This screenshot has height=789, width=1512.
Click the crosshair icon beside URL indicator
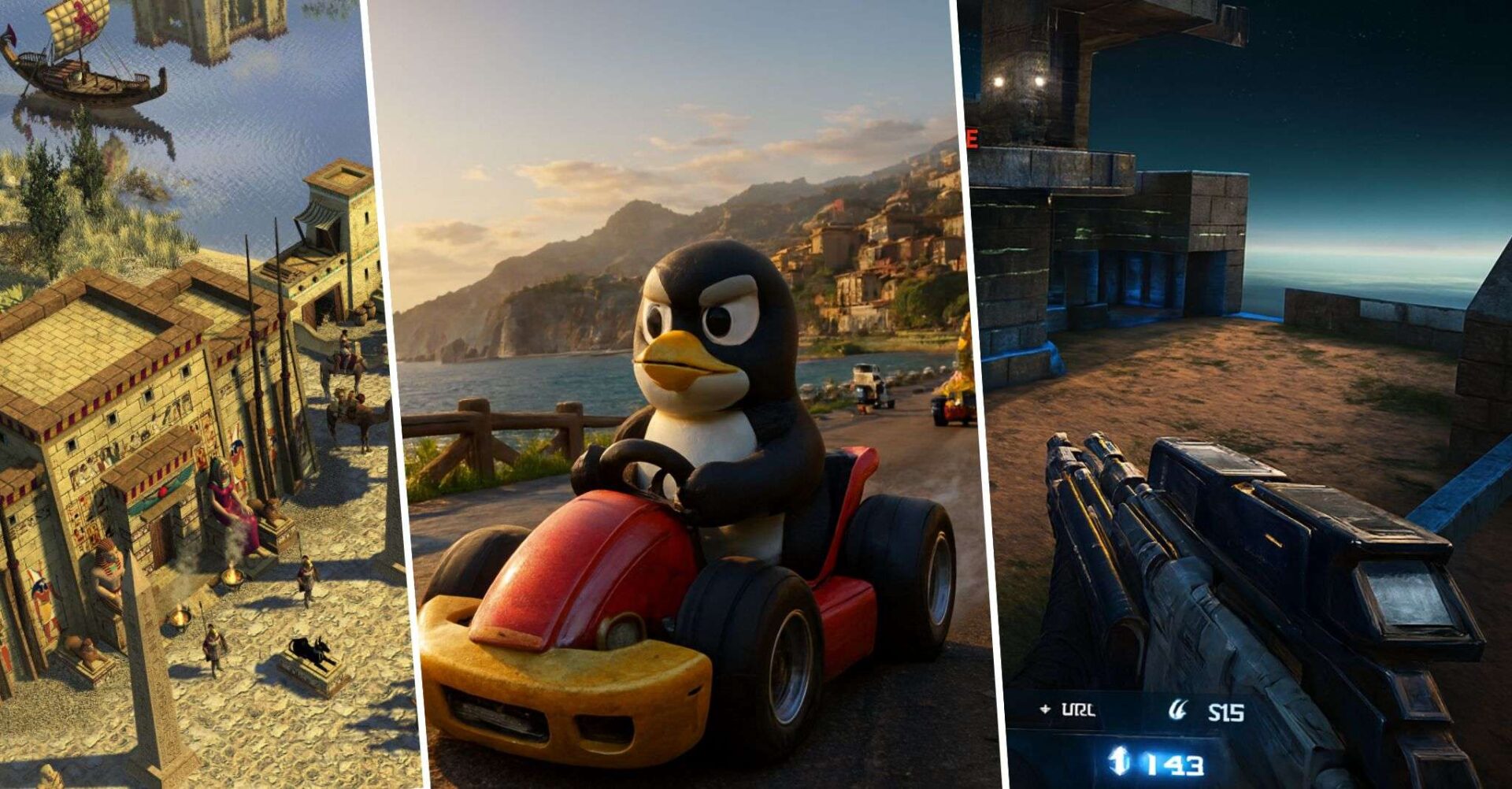(1045, 709)
